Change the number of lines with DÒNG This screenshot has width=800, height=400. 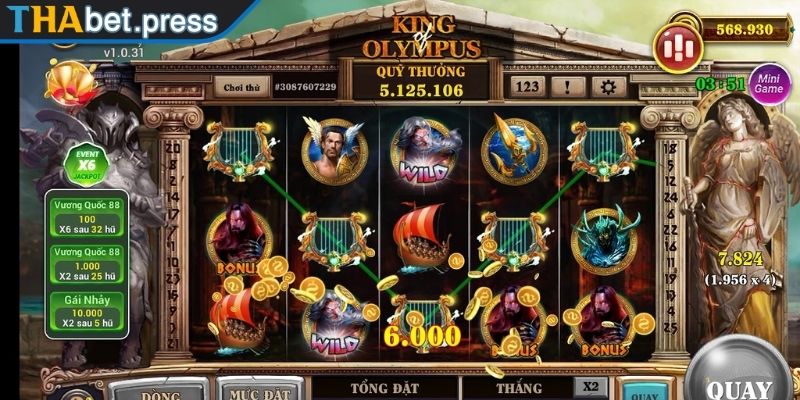pyautogui.click(x=153, y=389)
